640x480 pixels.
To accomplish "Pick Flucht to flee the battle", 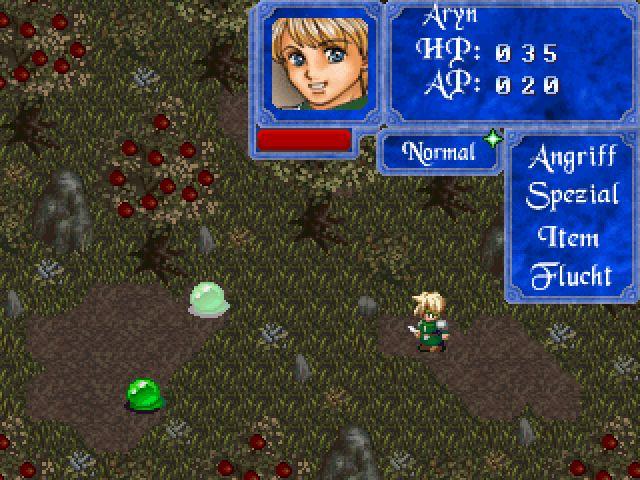I will 570,275.
